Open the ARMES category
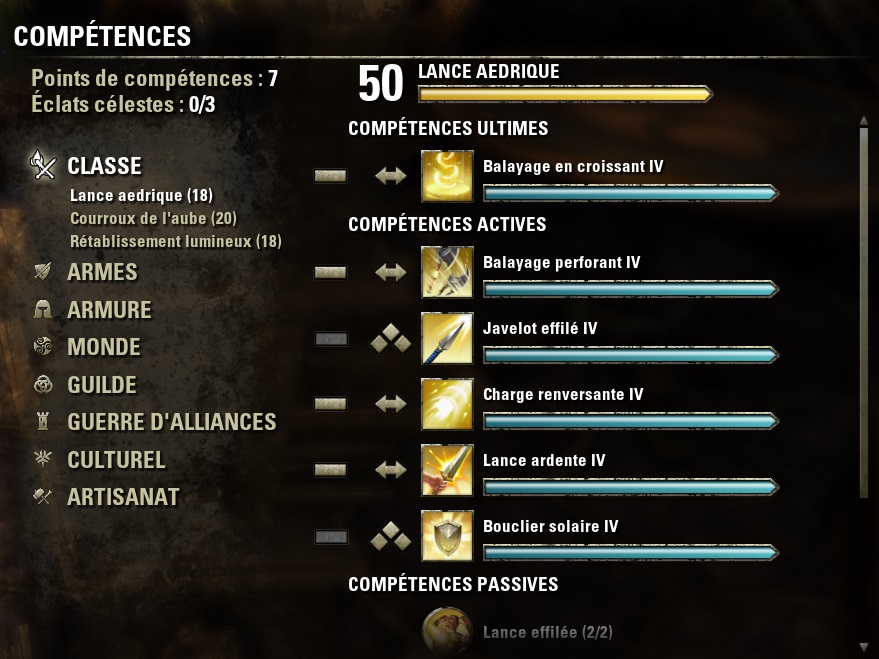Screen dimensions: 879x659 click(102, 272)
